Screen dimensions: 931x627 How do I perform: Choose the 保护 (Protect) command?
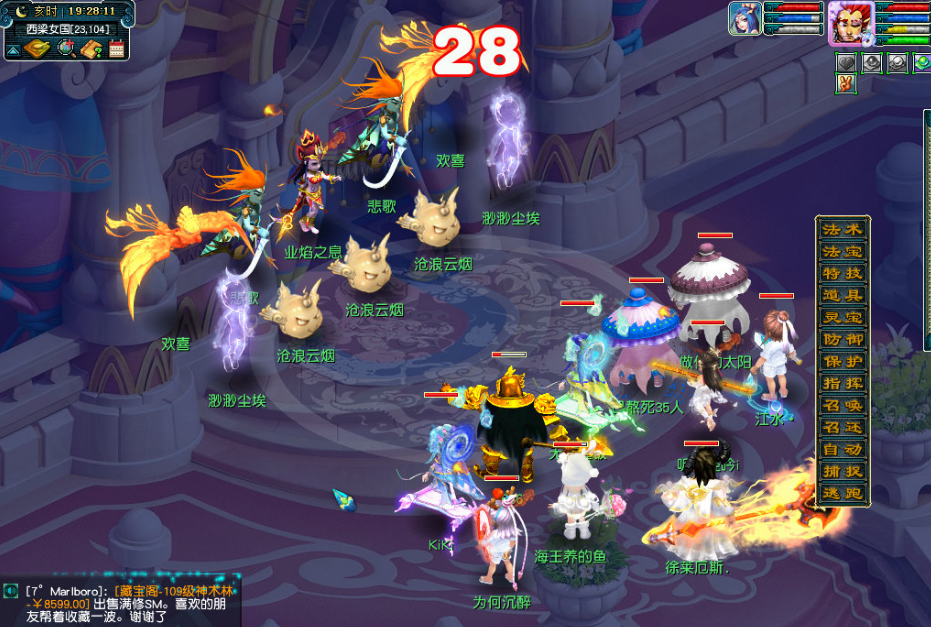842,361
